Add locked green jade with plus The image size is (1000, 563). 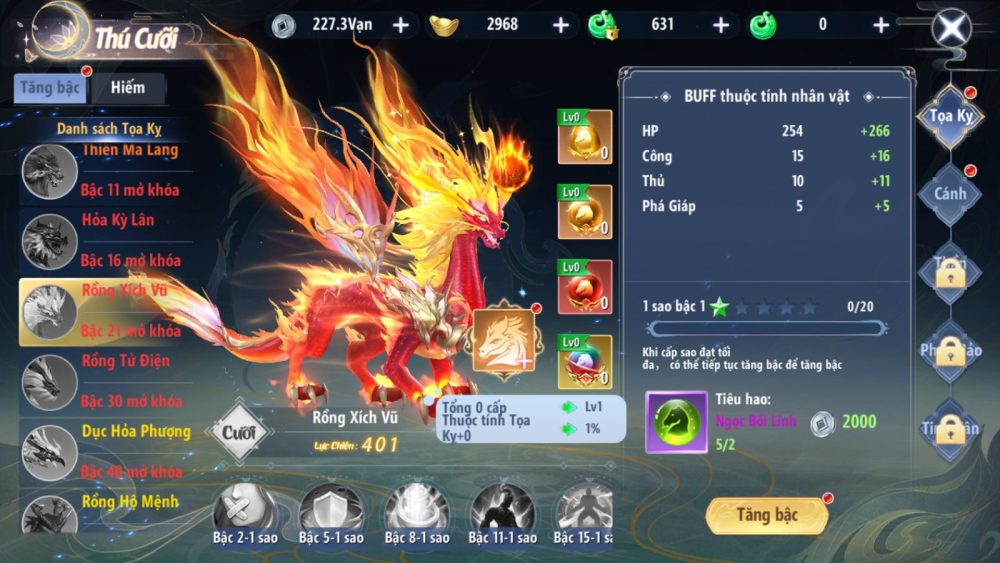pos(721,25)
